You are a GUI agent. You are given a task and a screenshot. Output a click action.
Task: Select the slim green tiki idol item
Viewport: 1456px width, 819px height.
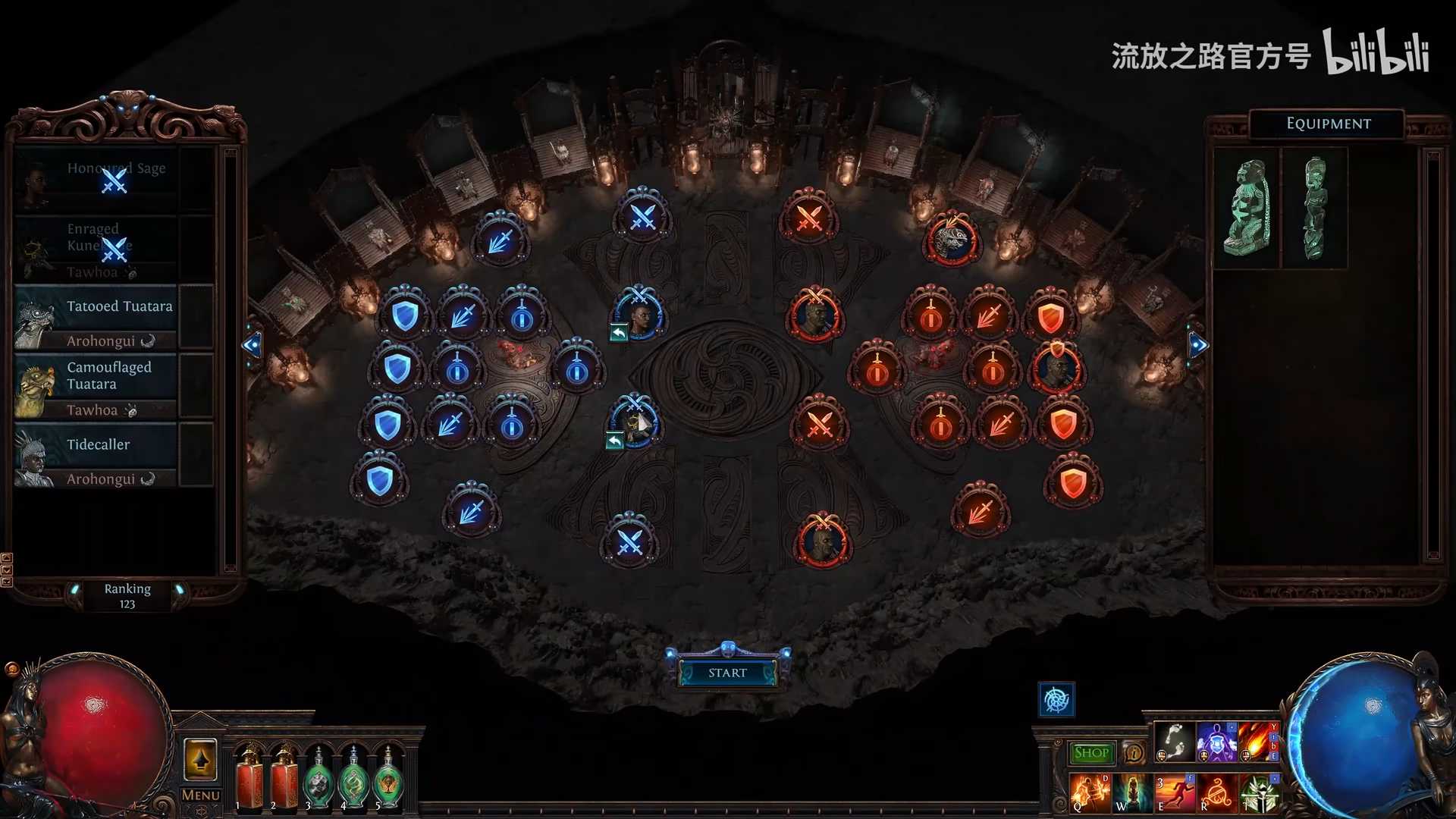pos(1315,208)
